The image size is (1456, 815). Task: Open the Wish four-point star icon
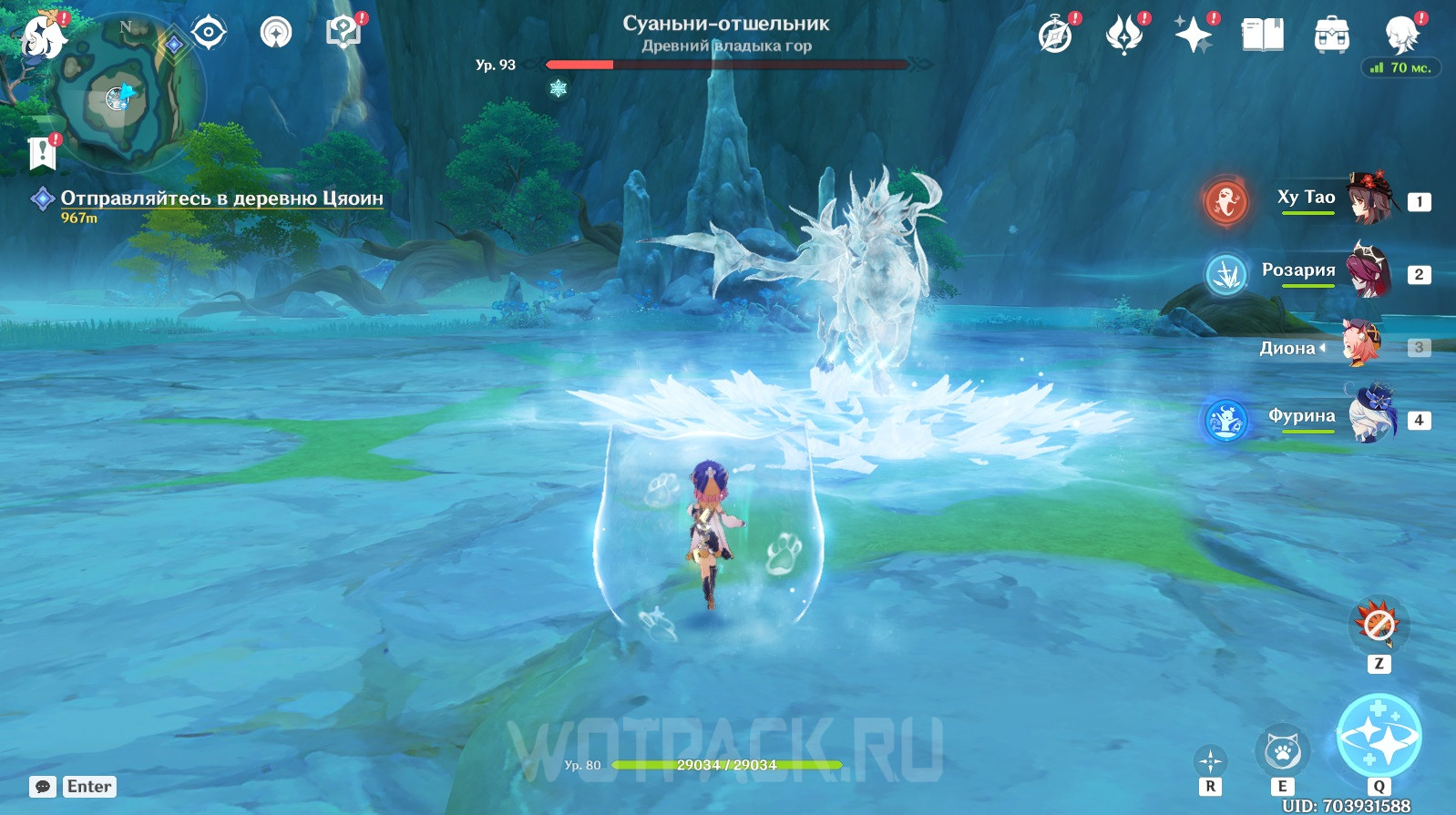point(1193,36)
